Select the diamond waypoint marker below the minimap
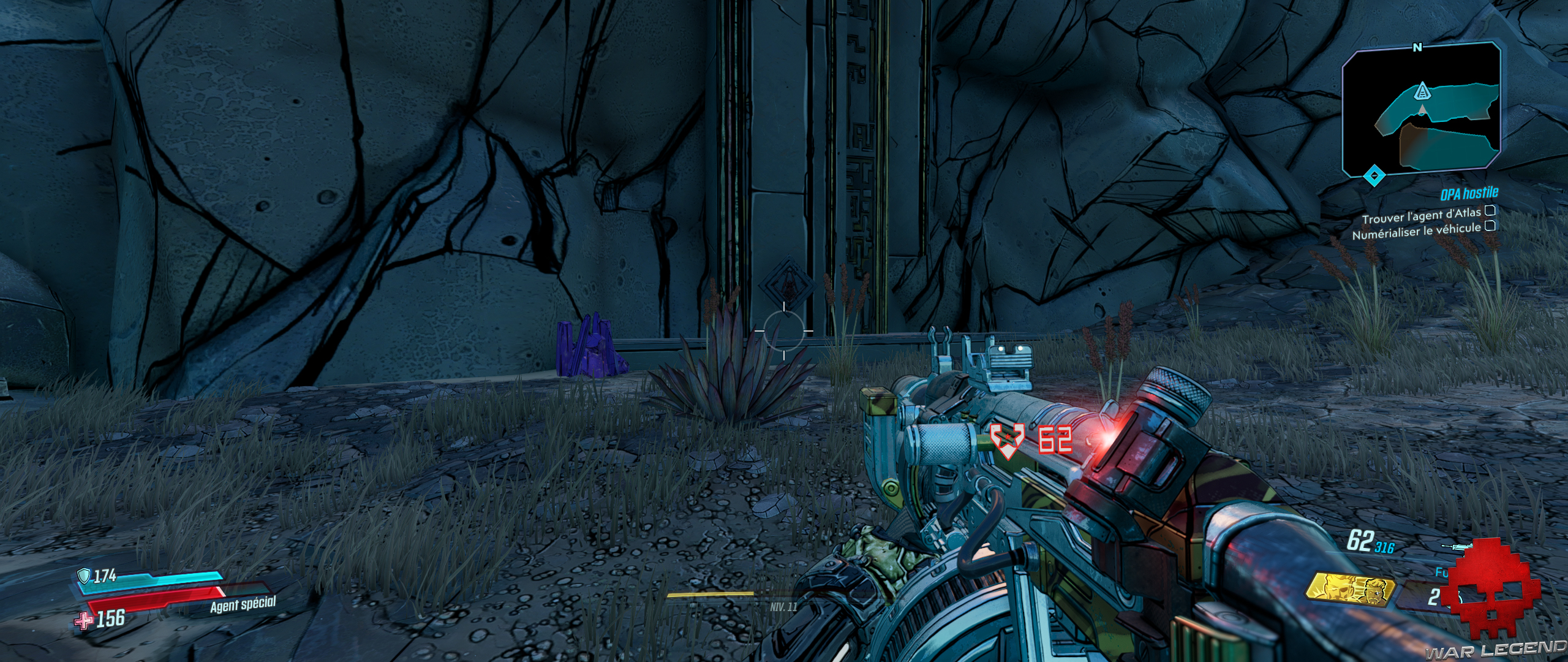1568x662 pixels. tap(1374, 175)
